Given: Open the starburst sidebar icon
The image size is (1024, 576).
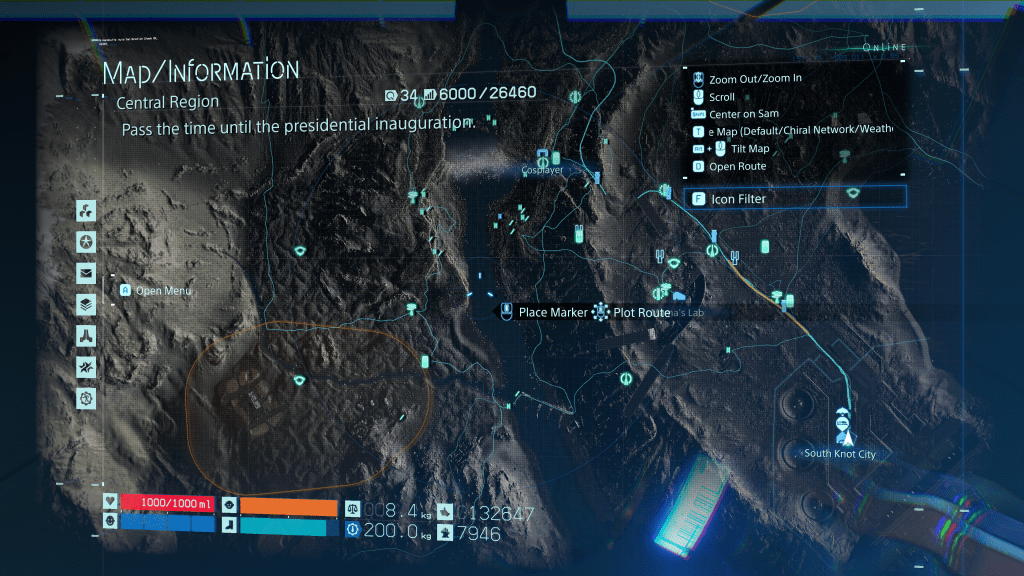Looking at the screenshot, I should click(x=86, y=367).
